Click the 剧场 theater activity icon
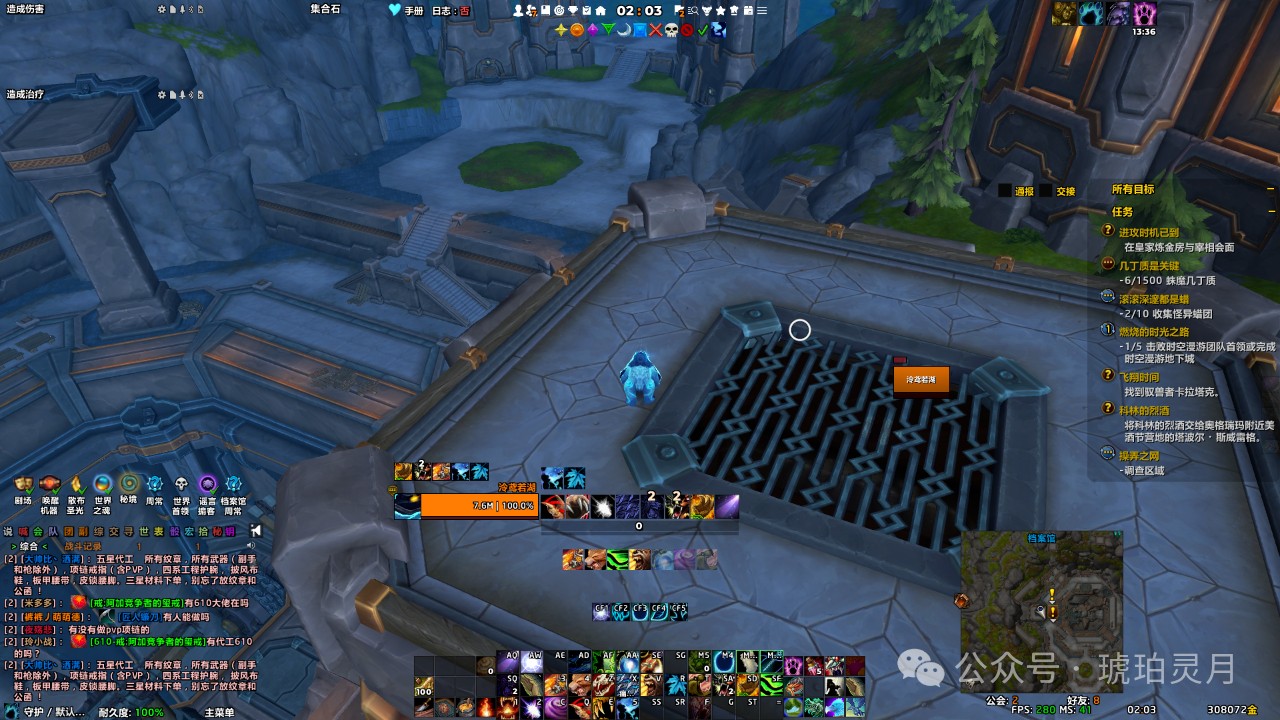 [x=23, y=486]
